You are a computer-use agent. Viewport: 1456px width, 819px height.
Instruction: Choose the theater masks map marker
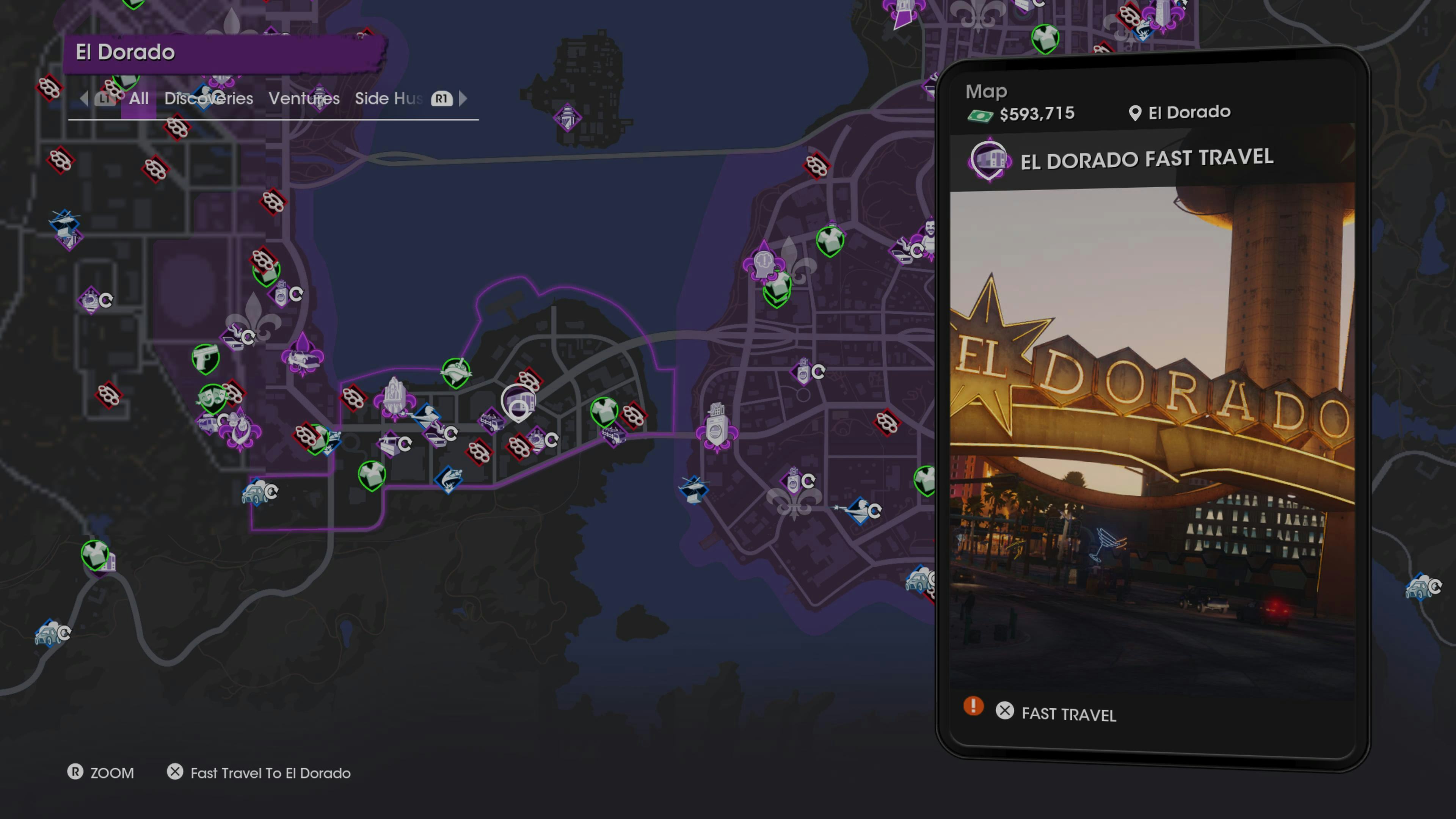212,397
